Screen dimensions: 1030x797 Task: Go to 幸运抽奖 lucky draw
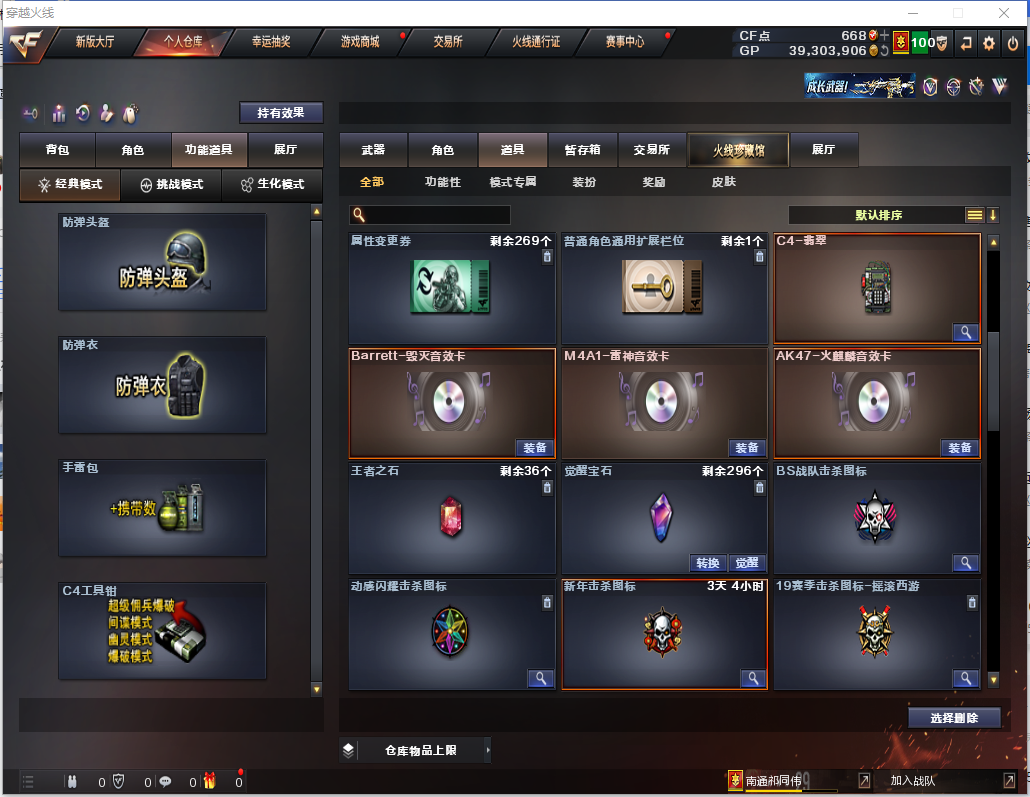pos(270,42)
